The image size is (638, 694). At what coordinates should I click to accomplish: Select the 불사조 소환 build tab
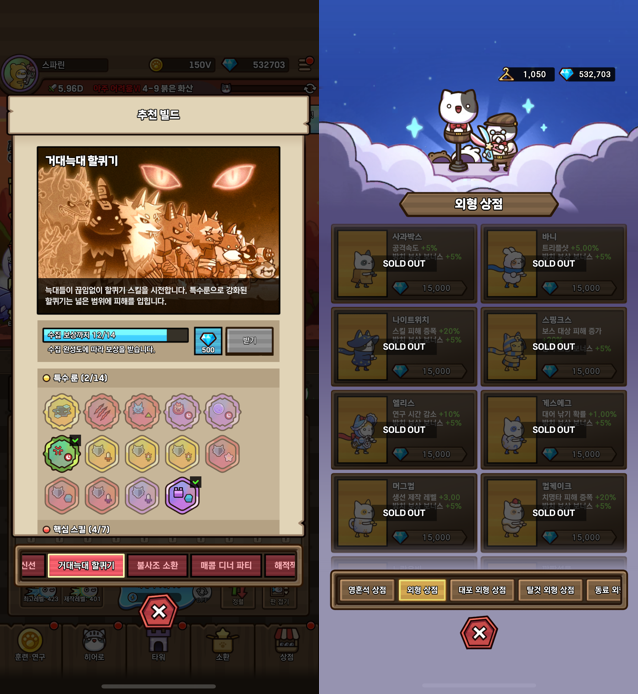pyautogui.click(x=157, y=566)
